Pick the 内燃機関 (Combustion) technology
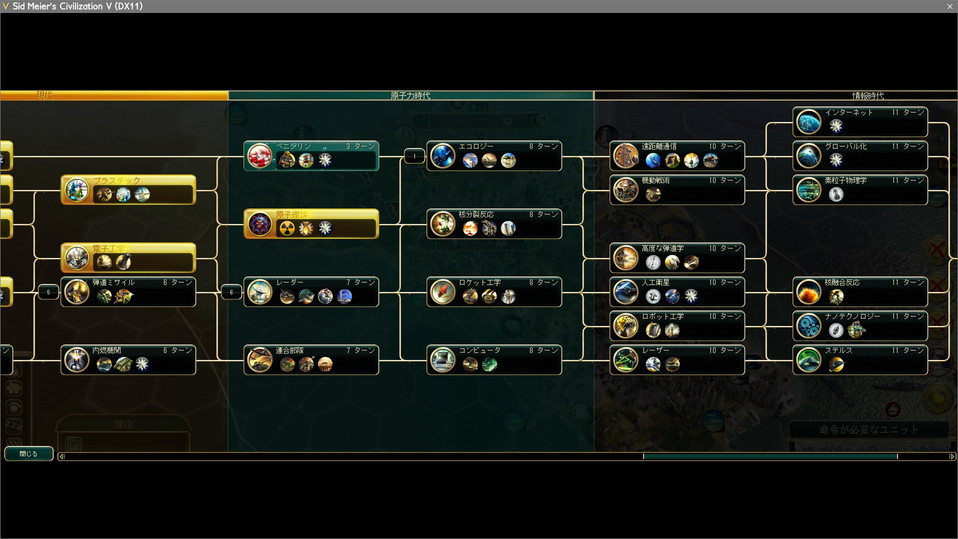The image size is (958, 539). tap(129, 359)
